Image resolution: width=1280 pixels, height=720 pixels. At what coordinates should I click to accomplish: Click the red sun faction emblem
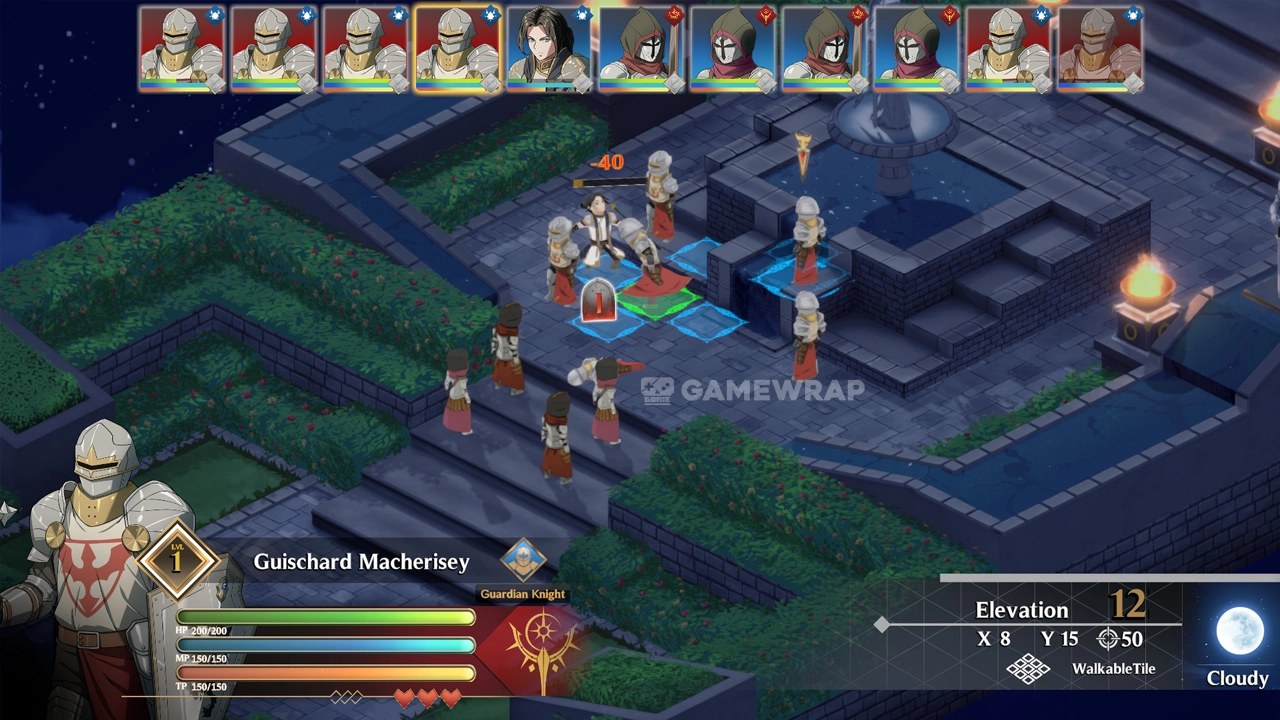(x=542, y=650)
